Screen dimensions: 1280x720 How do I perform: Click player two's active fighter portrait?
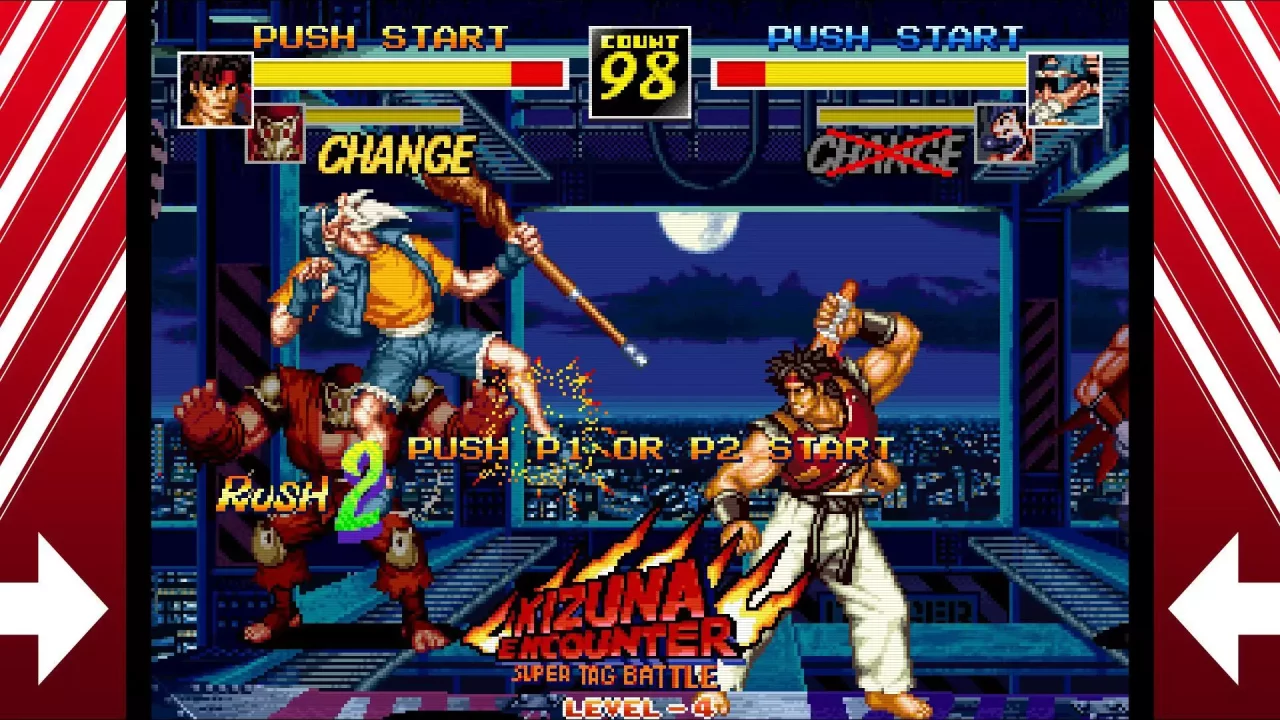coord(1064,90)
